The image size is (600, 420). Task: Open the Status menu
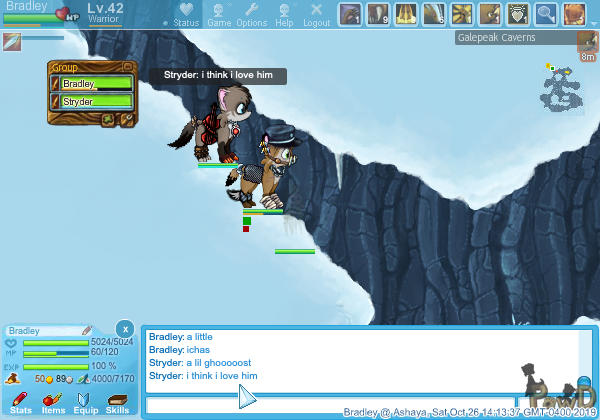tap(185, 14)
